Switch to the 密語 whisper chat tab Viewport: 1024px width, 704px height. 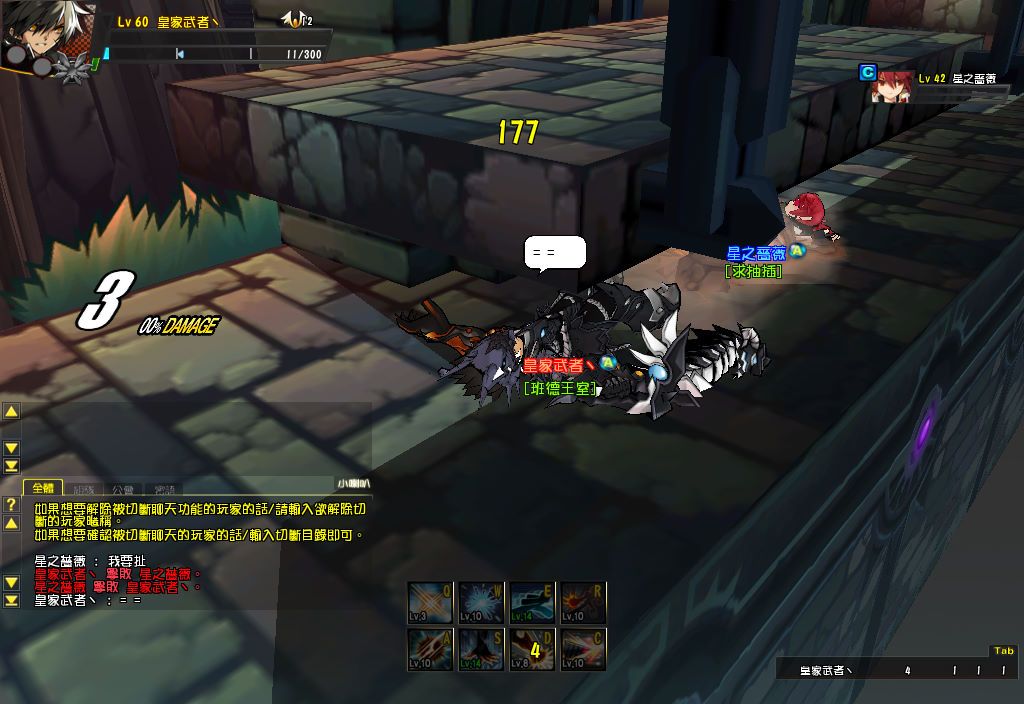(x=164, y=489)
